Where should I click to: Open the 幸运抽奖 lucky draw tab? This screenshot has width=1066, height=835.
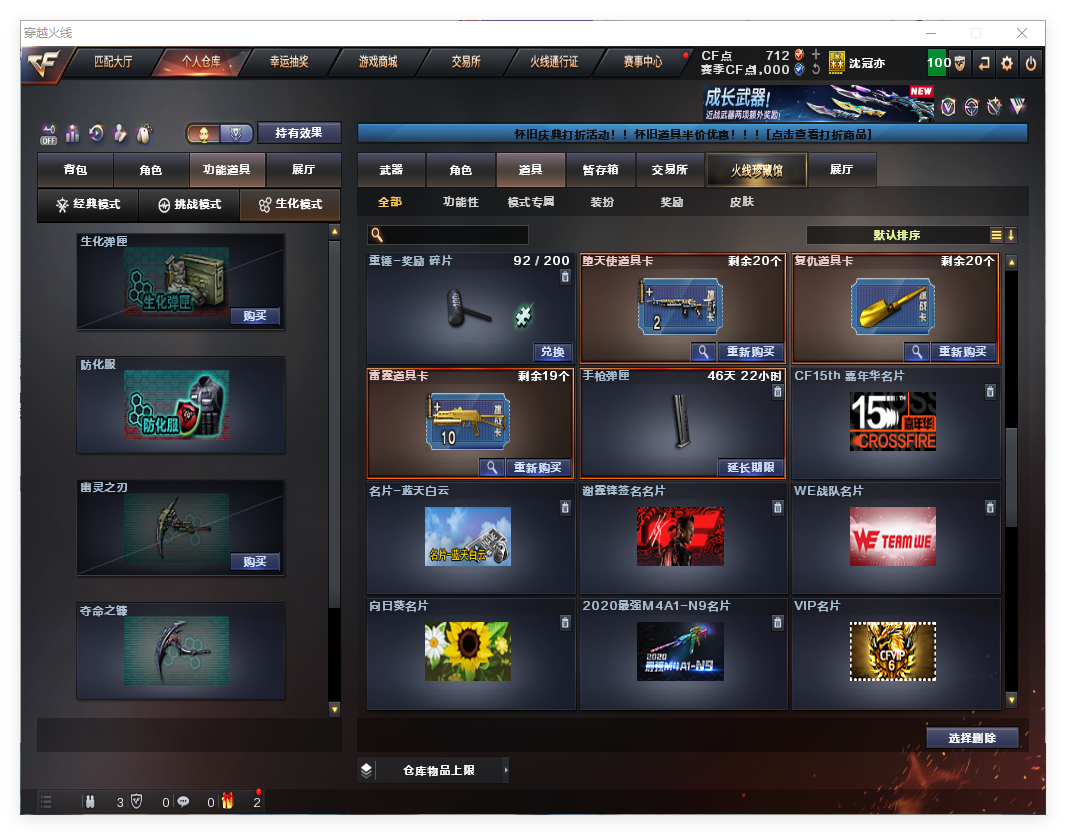point(289,62)
